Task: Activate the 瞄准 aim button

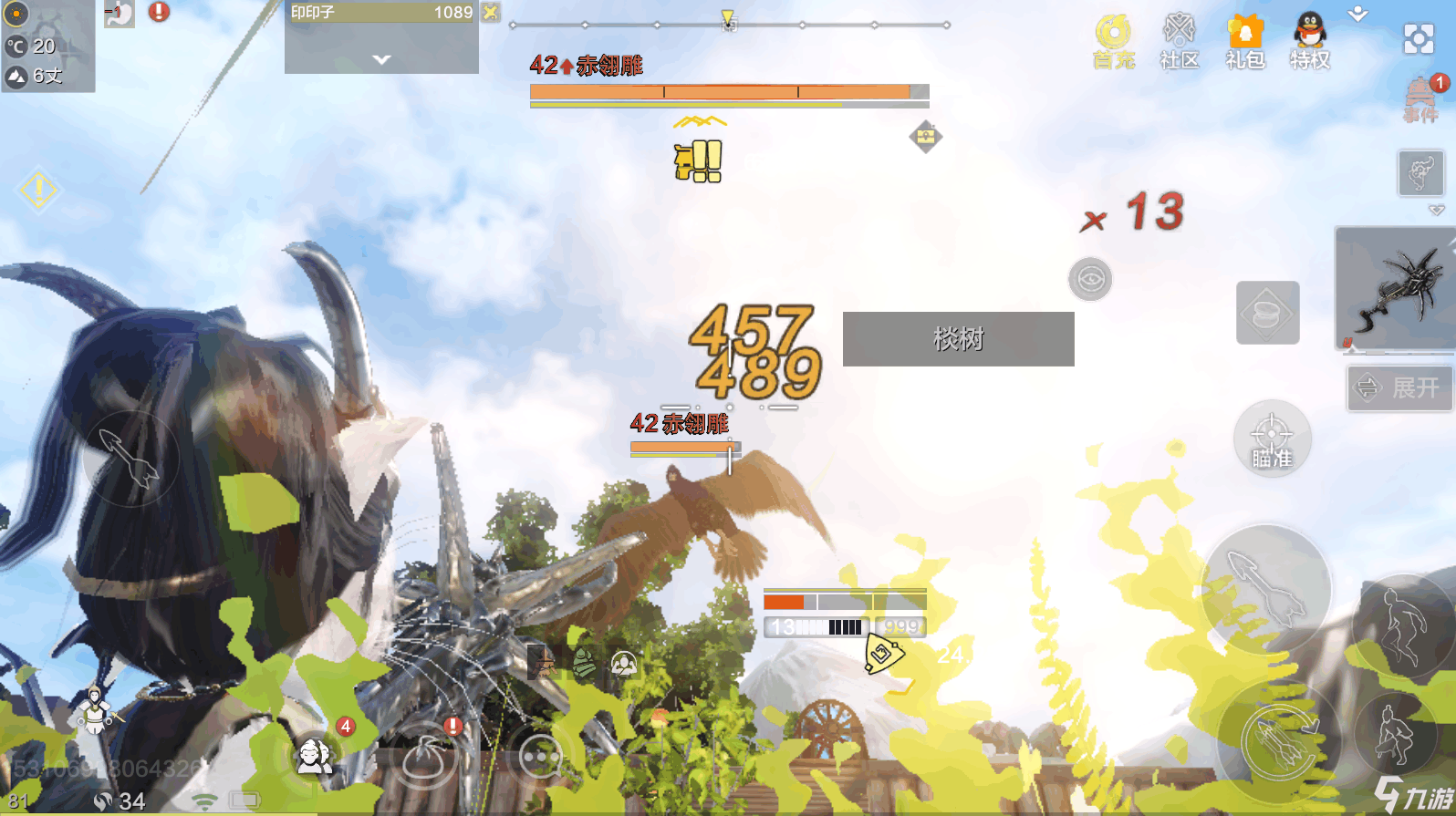Action: click(x=1272, y=439)
